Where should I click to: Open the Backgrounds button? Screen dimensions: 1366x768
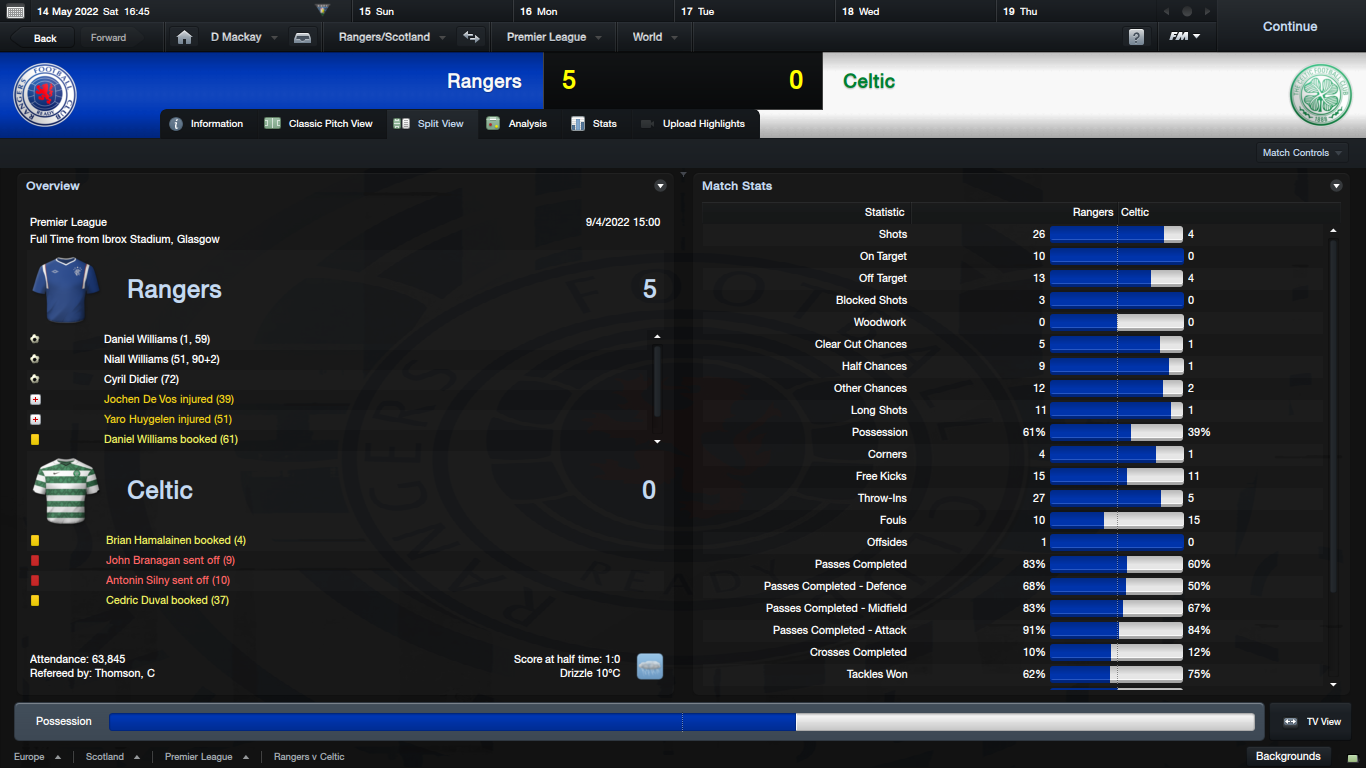point(1288,756)
